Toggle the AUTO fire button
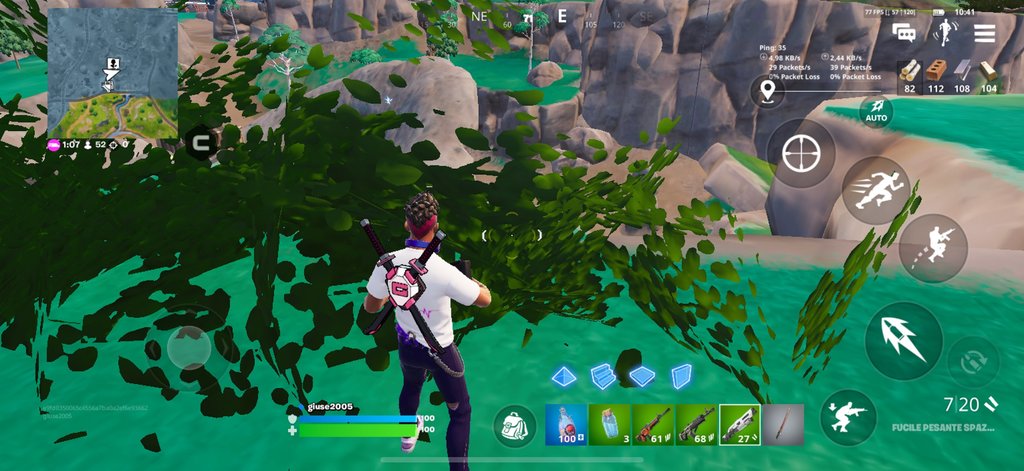The height and width of the screenshot is (471, 1024). (876, 110)
